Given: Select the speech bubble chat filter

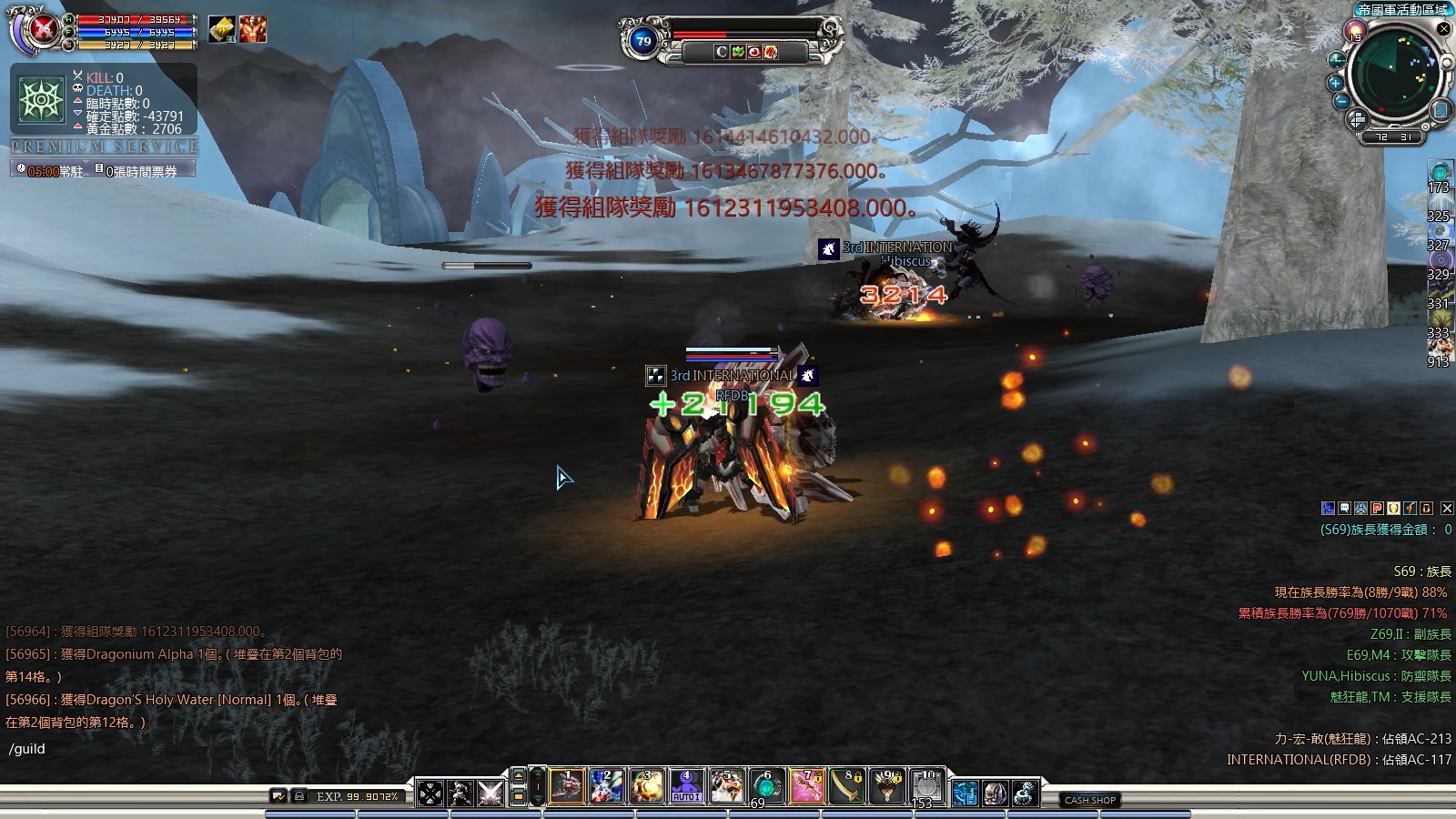Looking at the screenshot, I should pos(1344,509).
